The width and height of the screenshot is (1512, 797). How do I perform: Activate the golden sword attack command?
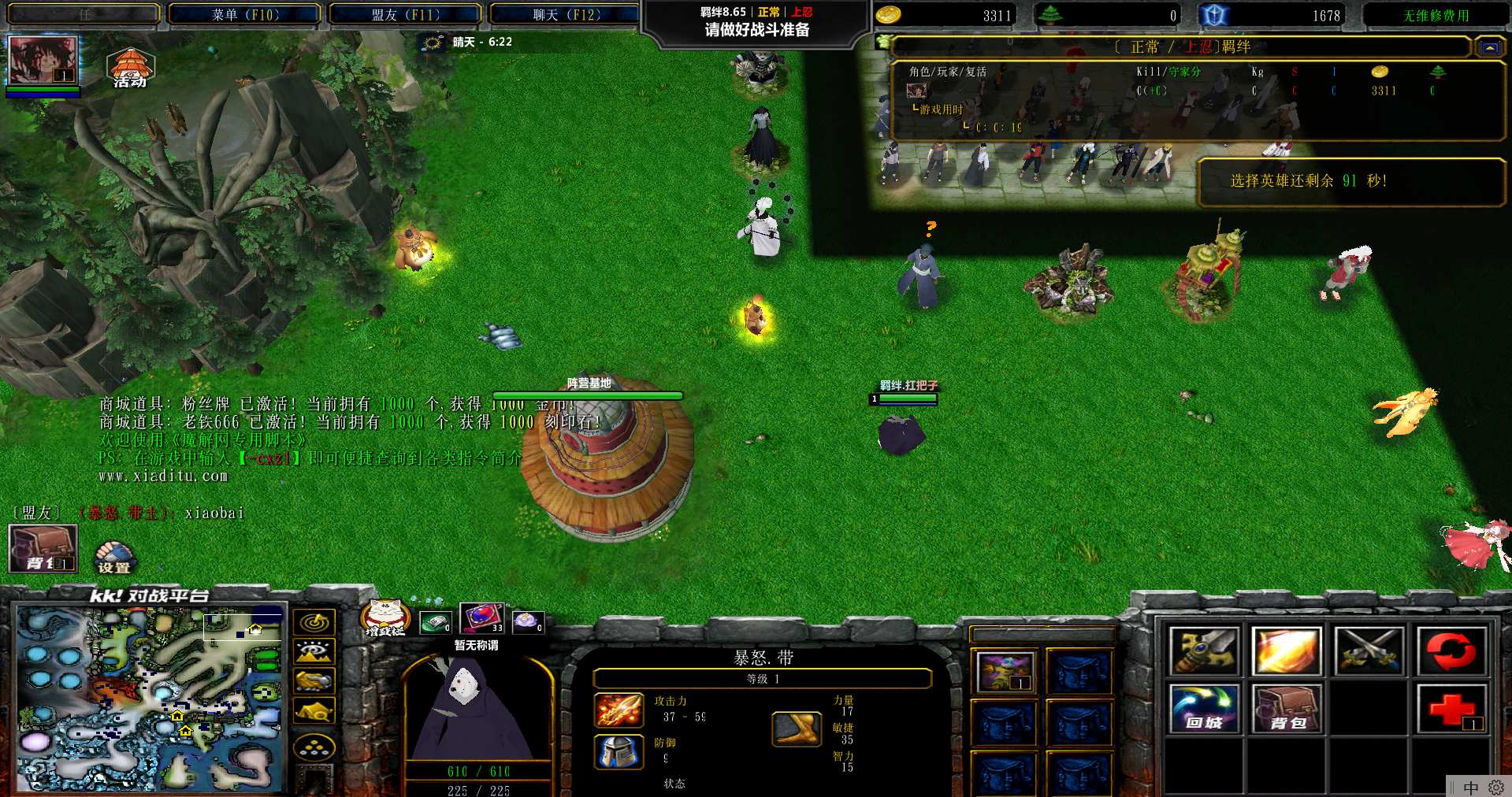(1204, 651)
